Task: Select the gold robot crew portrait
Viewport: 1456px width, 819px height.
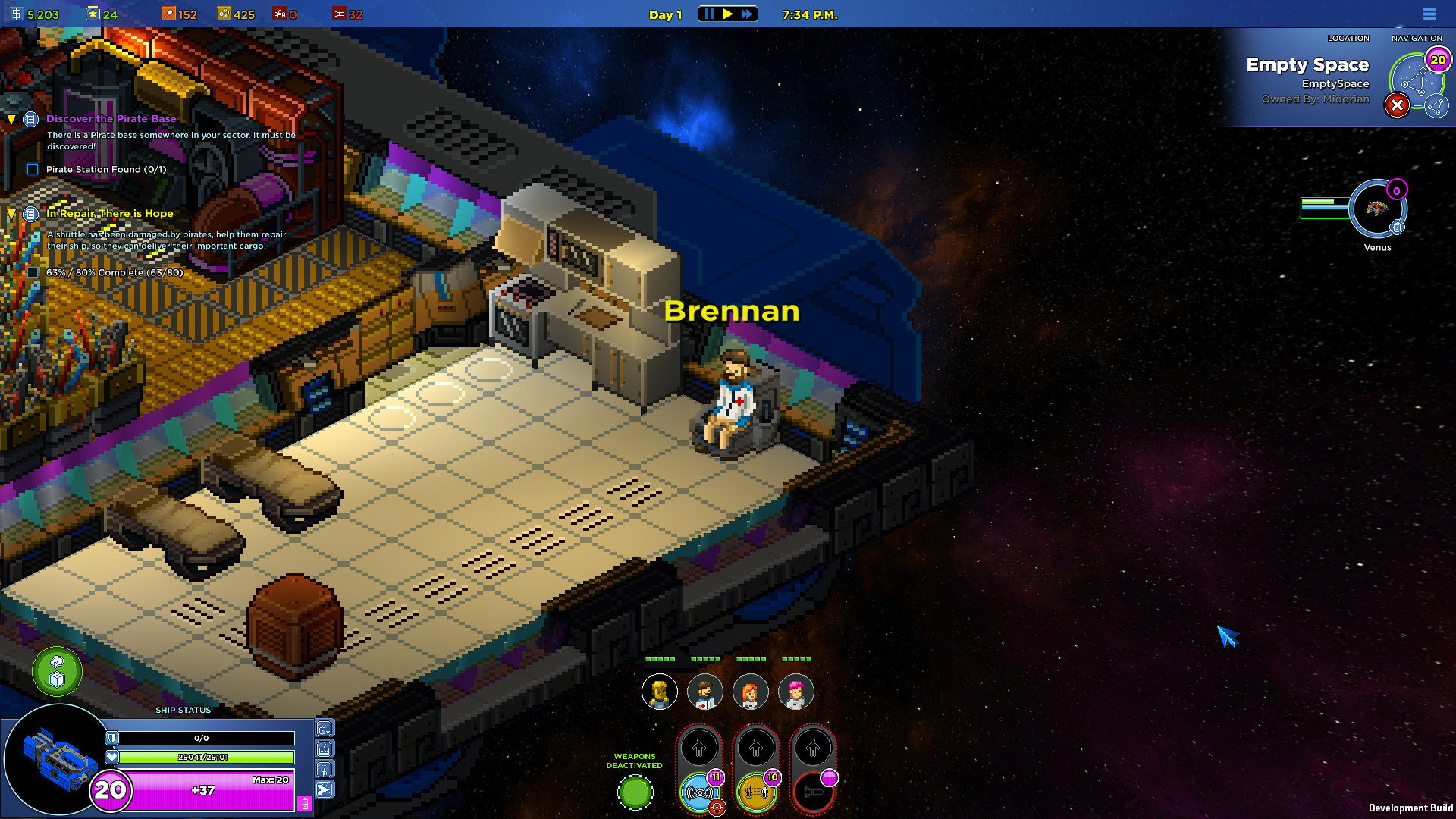Action: pyautogui.click(x=659, y=692)
